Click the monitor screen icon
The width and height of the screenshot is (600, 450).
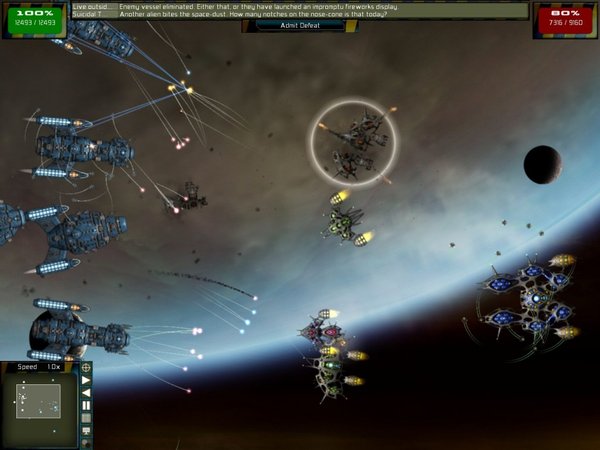[x=86, y=431]
